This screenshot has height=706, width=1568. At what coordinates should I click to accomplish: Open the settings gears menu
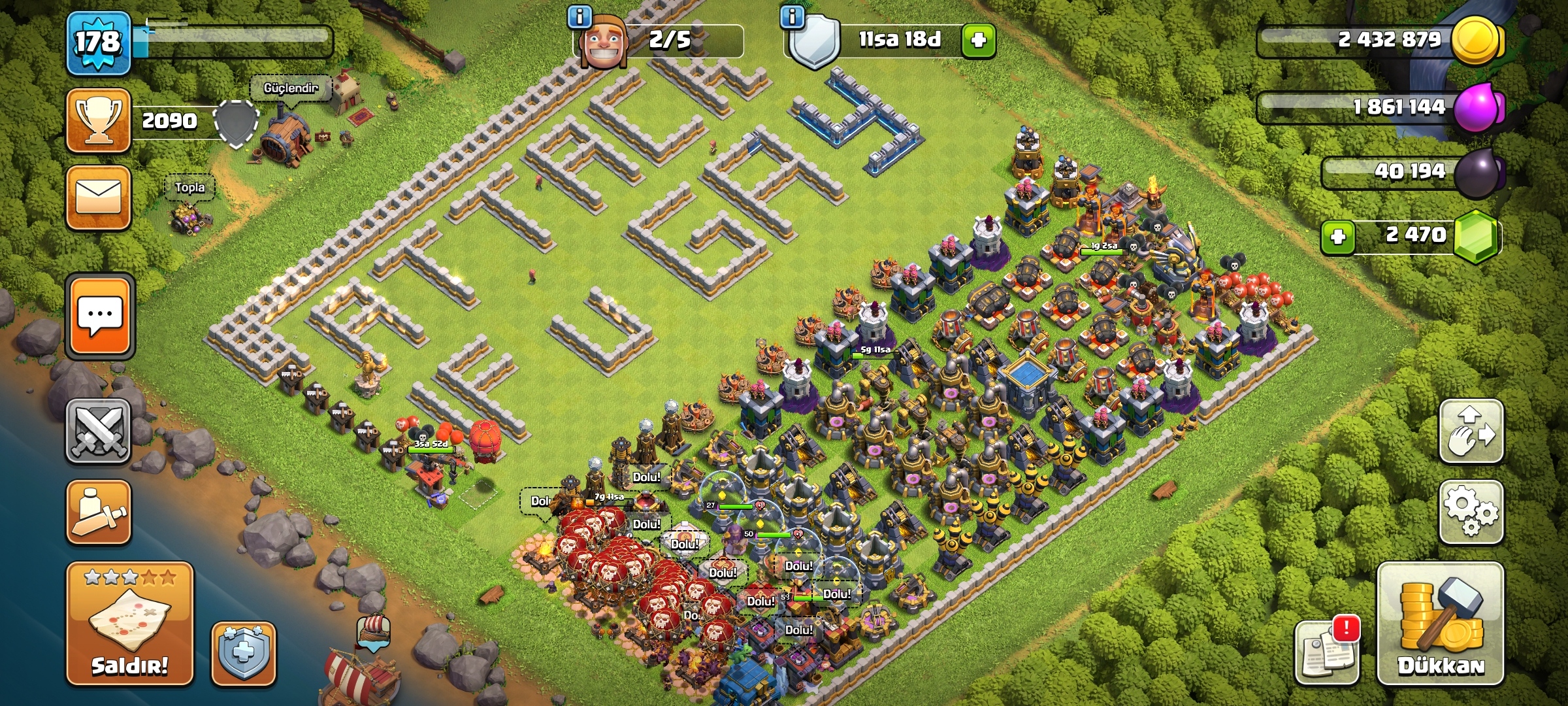pos(1471,512)
